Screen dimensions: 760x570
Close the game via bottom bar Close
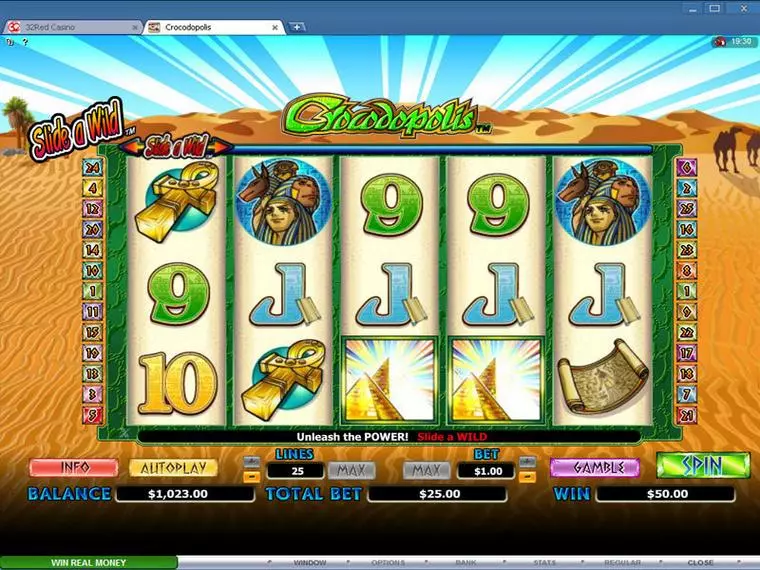(700, 563)
